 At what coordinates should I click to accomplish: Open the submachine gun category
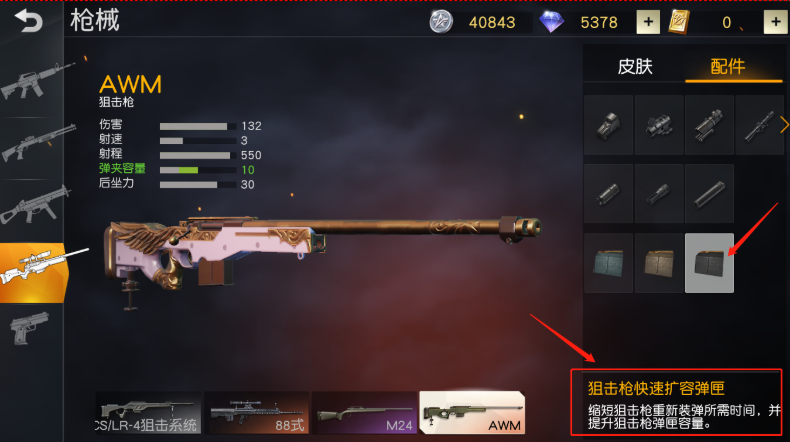[32, 208]
